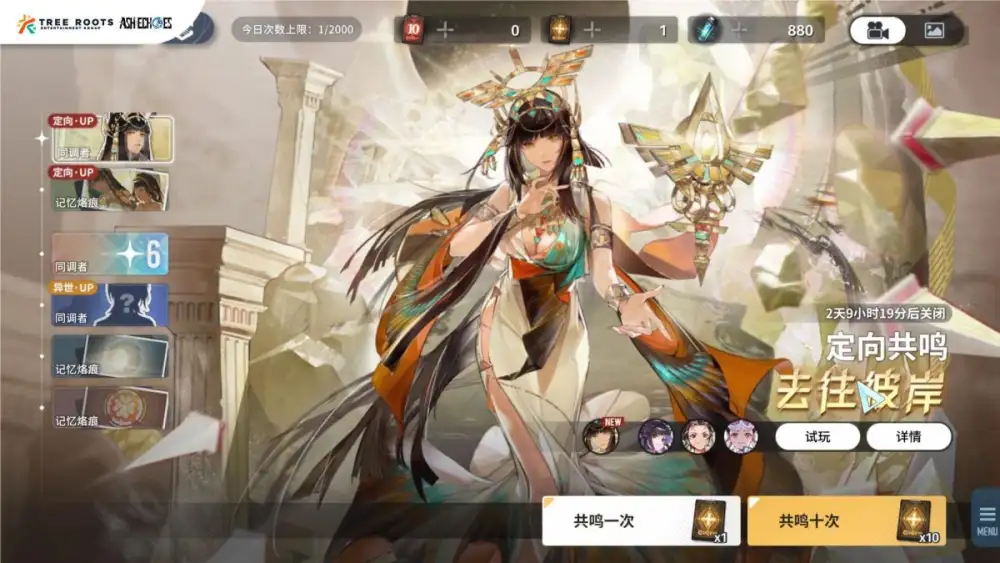This screenshot has height=563, width=1000.
Task: Select the pink-haired character portrait
Action: [740, 437]
